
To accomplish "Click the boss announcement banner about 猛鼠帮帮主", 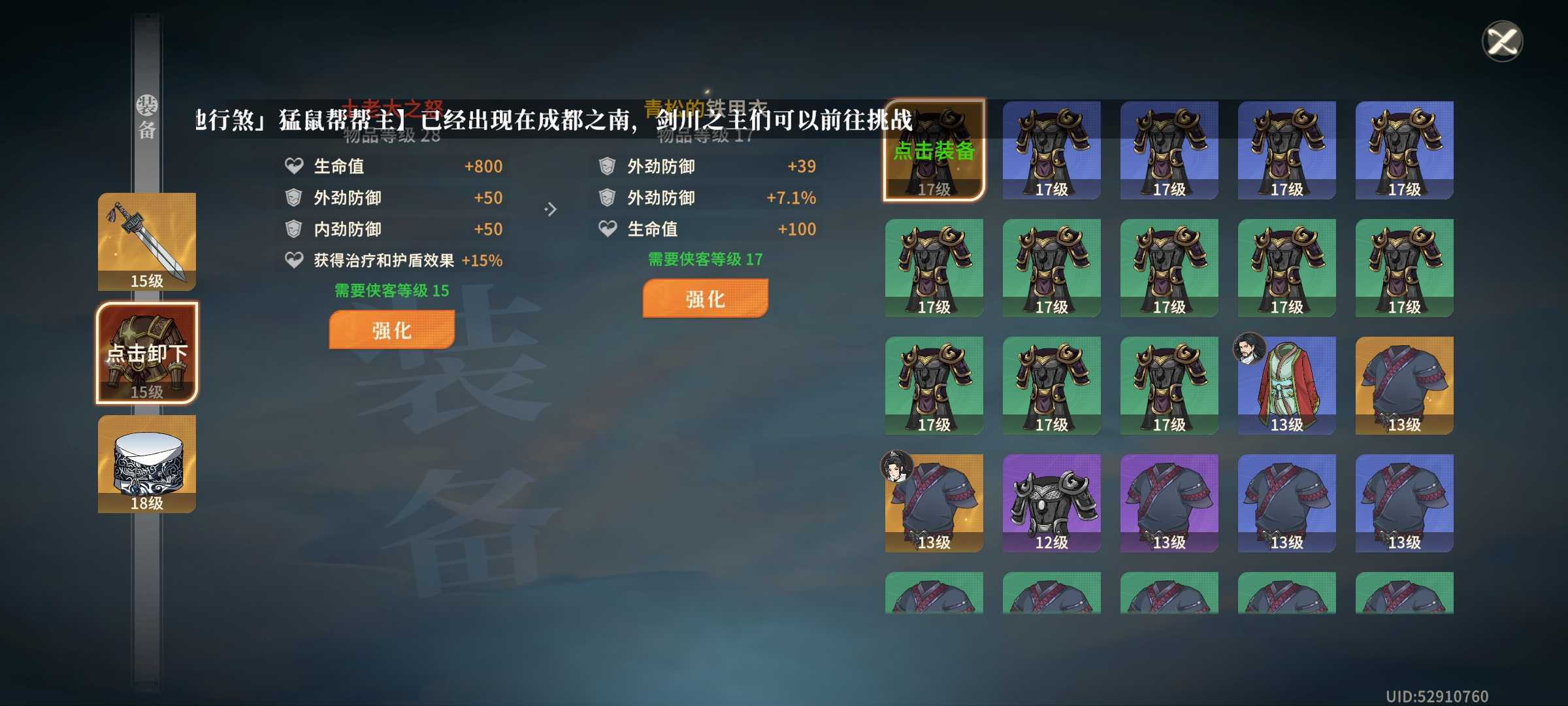I will [555, 119].
